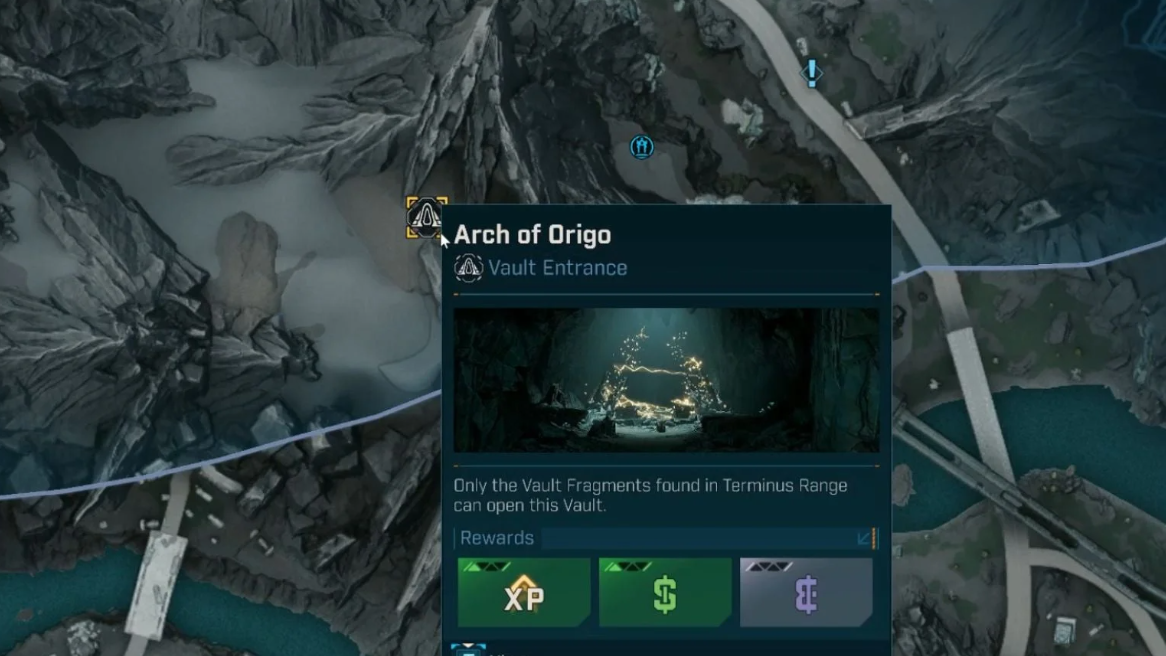Pick the purple currency reward tile
The width and height of the screenshot is (1166, 656).
pyautogui.click(x=806, y=593)
